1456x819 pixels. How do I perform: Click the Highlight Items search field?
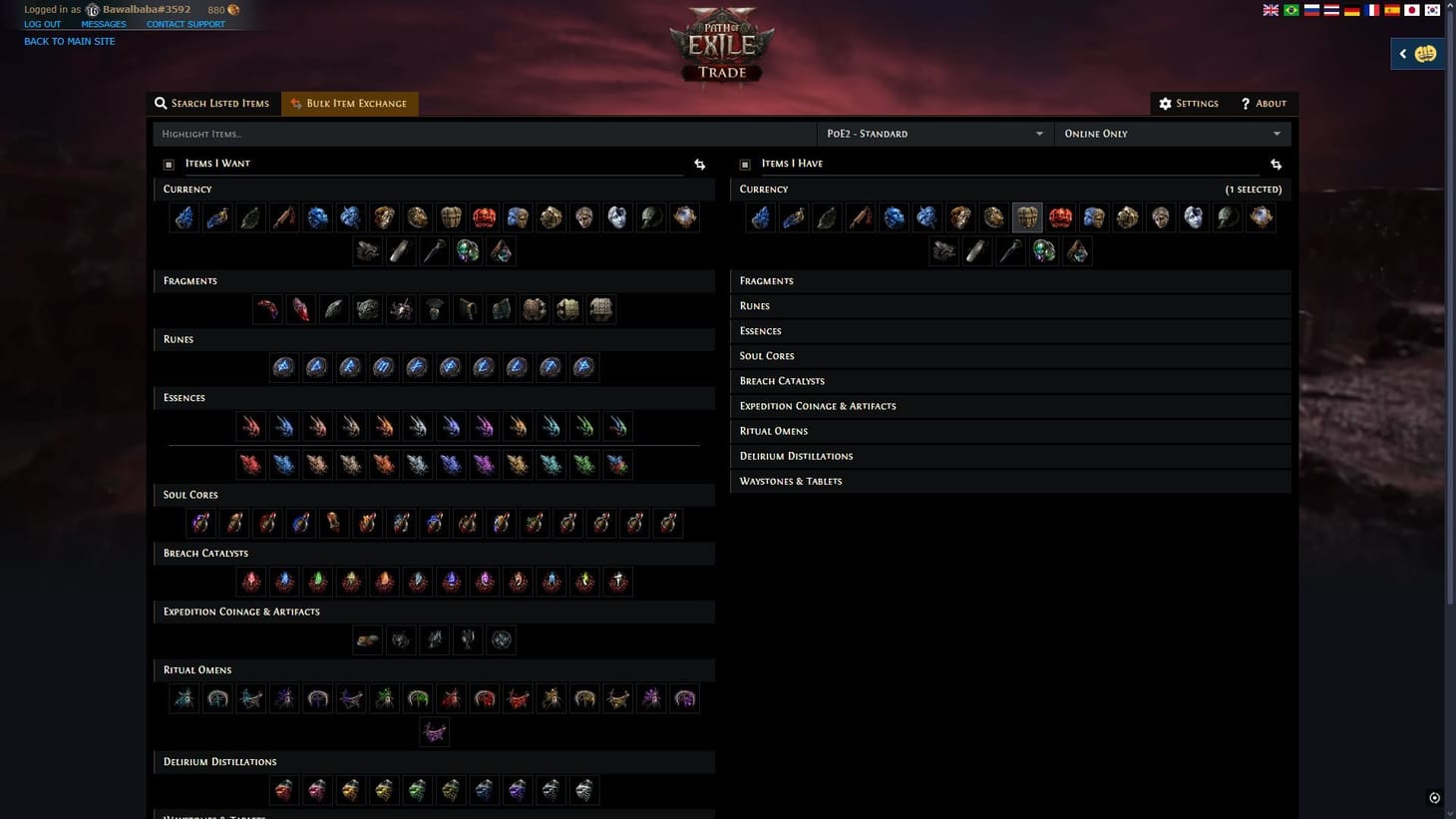coord(399,133)
